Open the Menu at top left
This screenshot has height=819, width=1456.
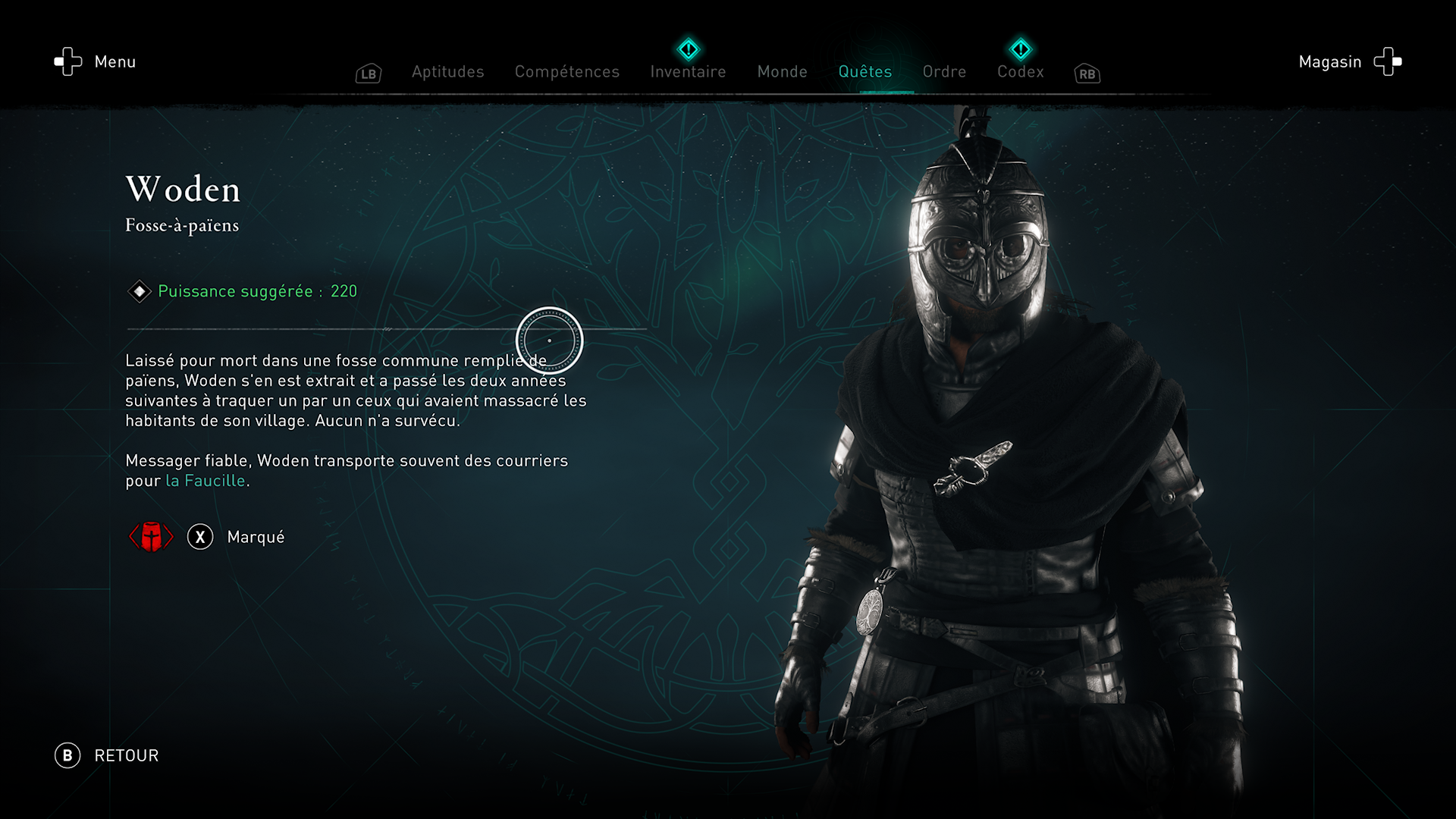(95, 61)
